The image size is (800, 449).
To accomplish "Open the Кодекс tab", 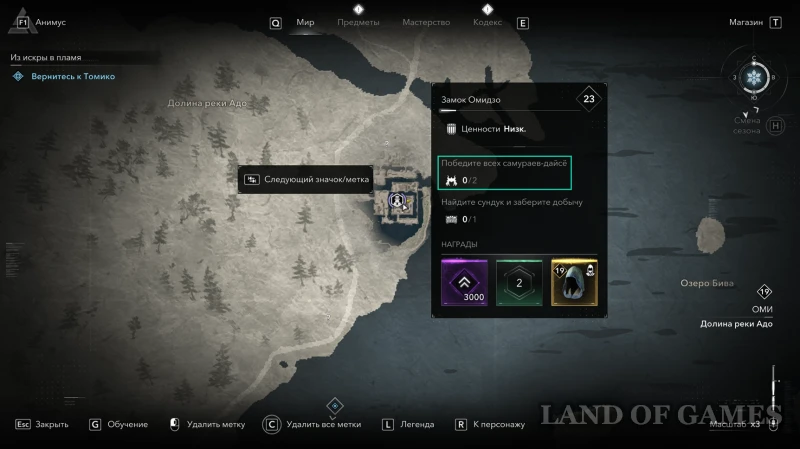I will pyautogui.click(x=487, y=22).
